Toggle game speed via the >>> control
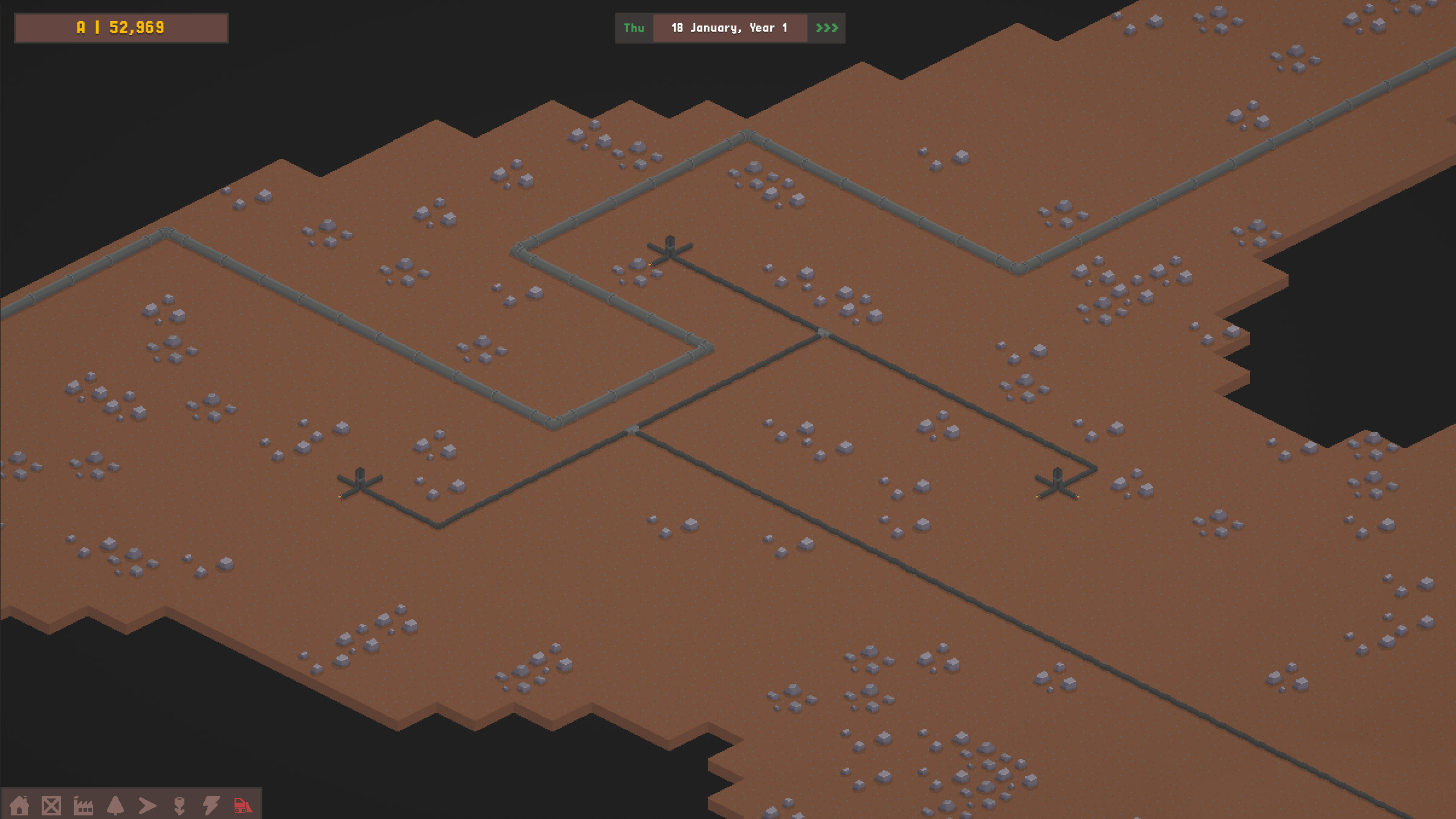This screenshot has height=819, width=1456. [827, 28]
